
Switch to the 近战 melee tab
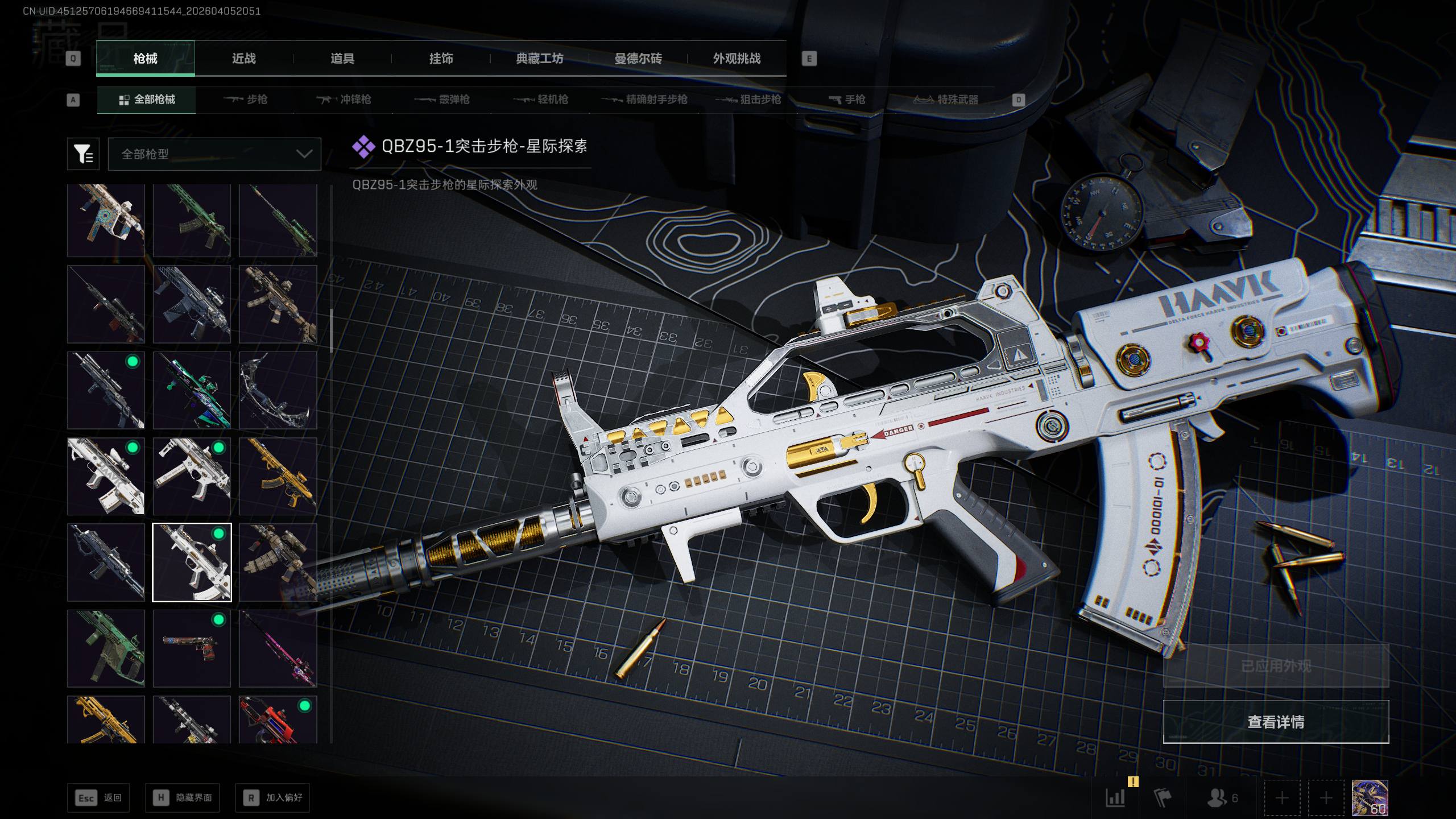tap(243, 59)
